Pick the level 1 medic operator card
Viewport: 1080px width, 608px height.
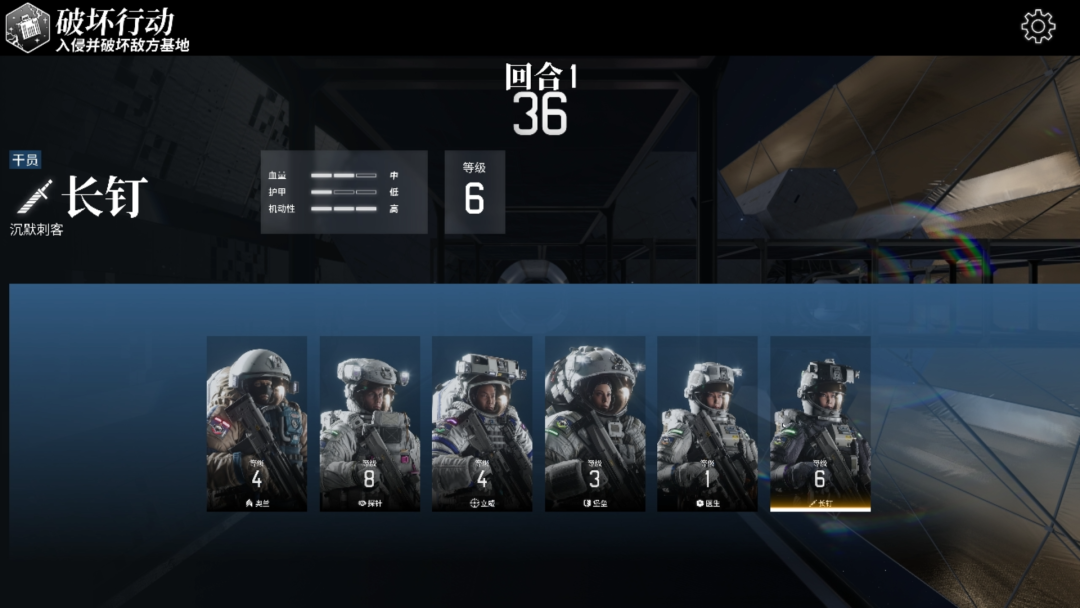(x=707, y=423)
